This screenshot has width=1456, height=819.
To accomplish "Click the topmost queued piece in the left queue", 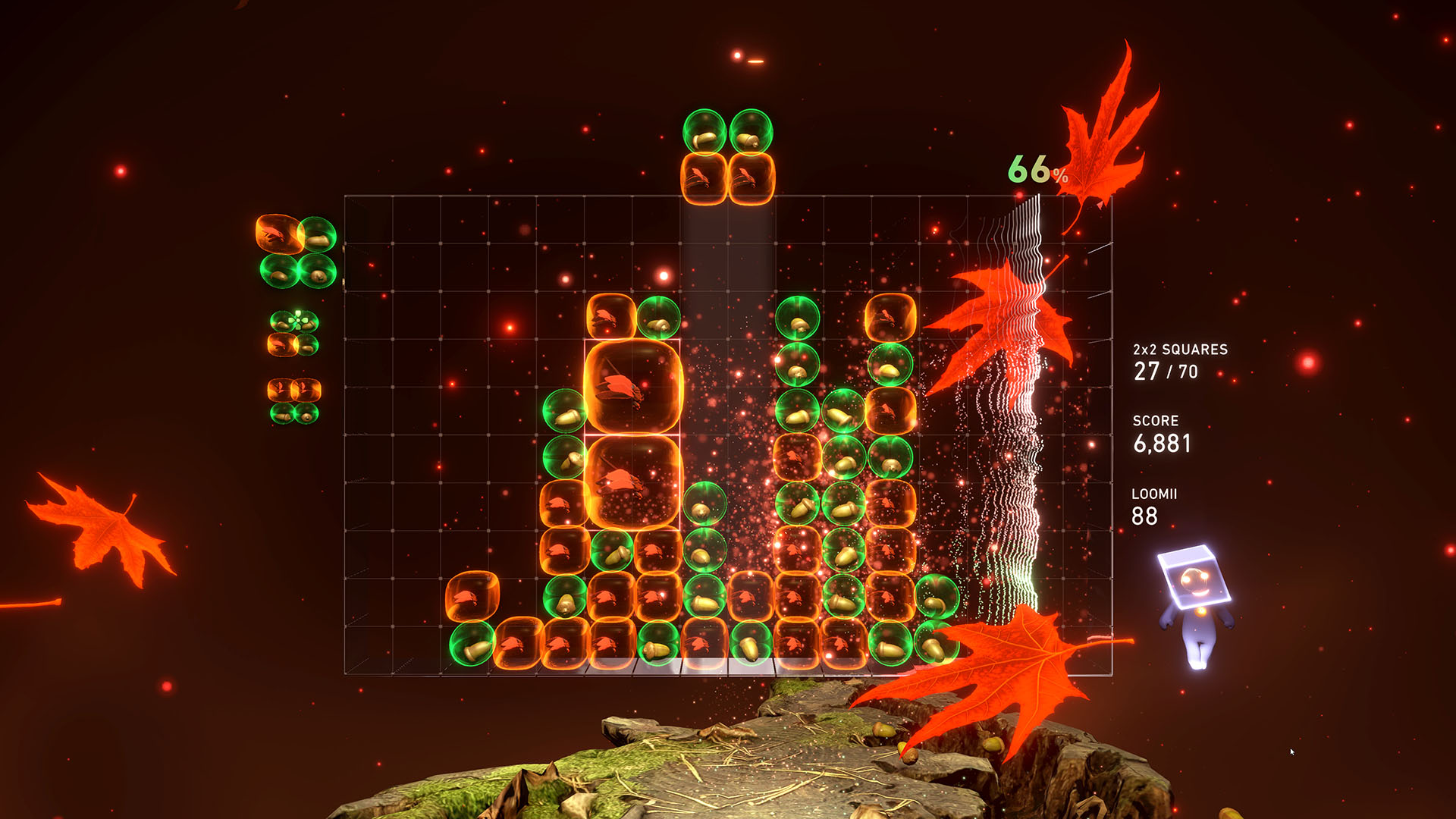I will tap(296, 254).
